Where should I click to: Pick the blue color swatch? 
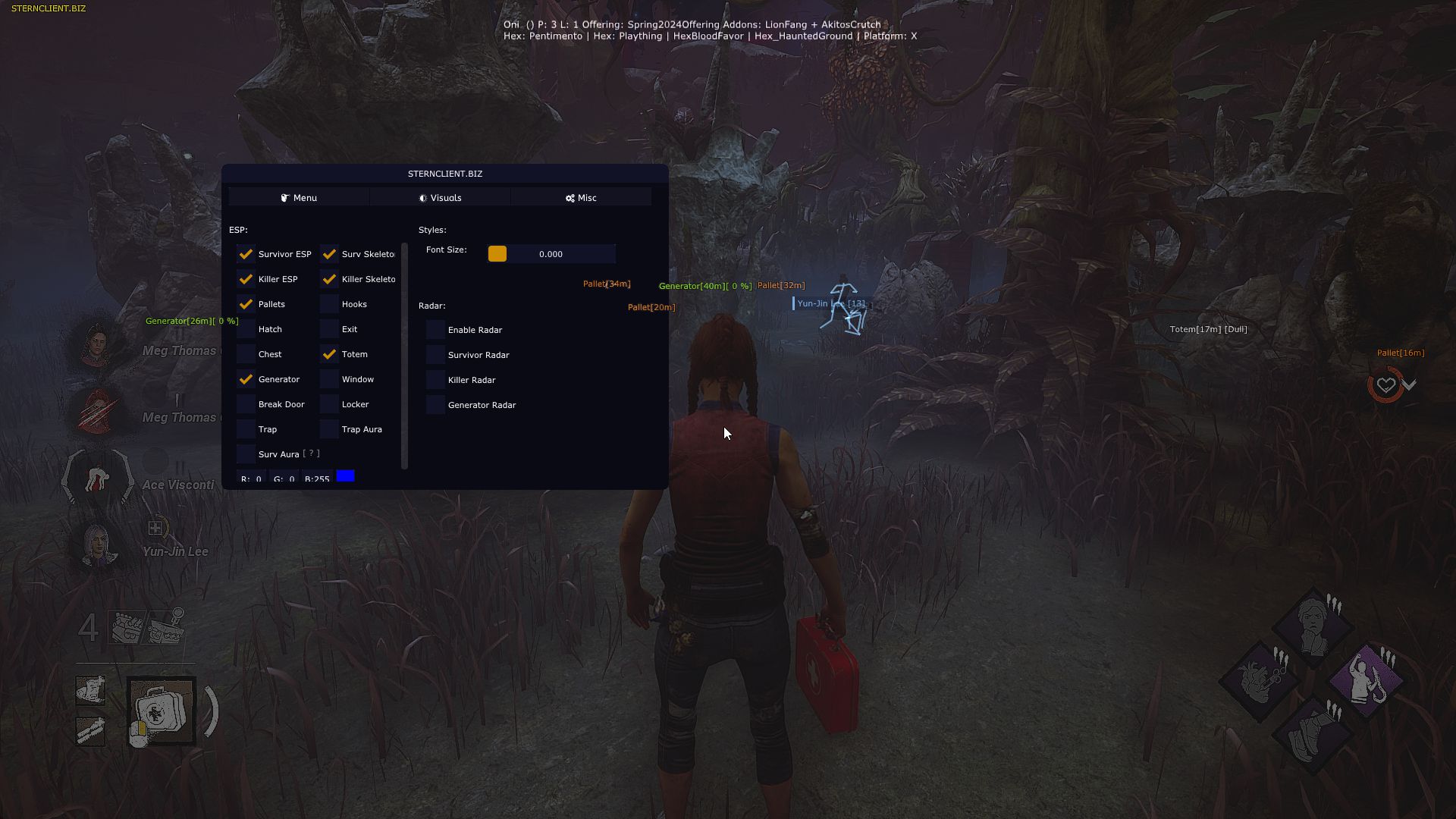[345, 476]
